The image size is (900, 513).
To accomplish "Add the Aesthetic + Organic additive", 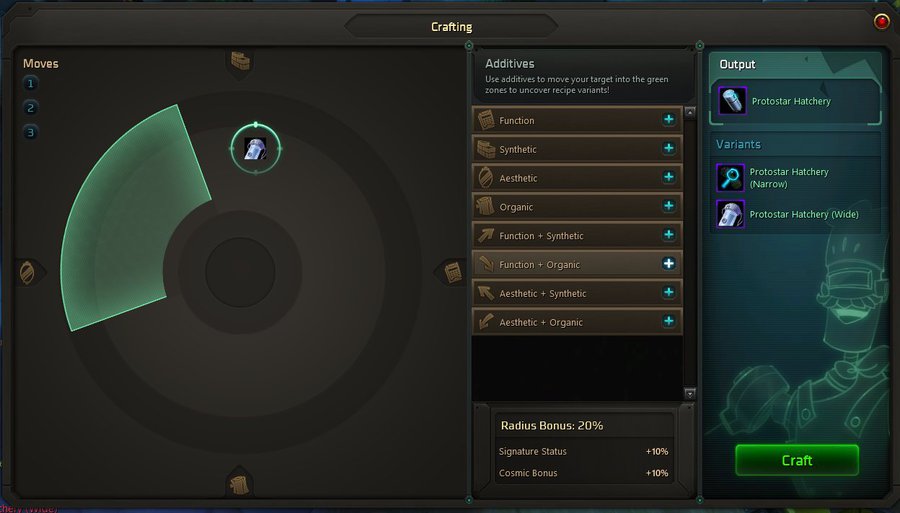I will tap(668, 322).
